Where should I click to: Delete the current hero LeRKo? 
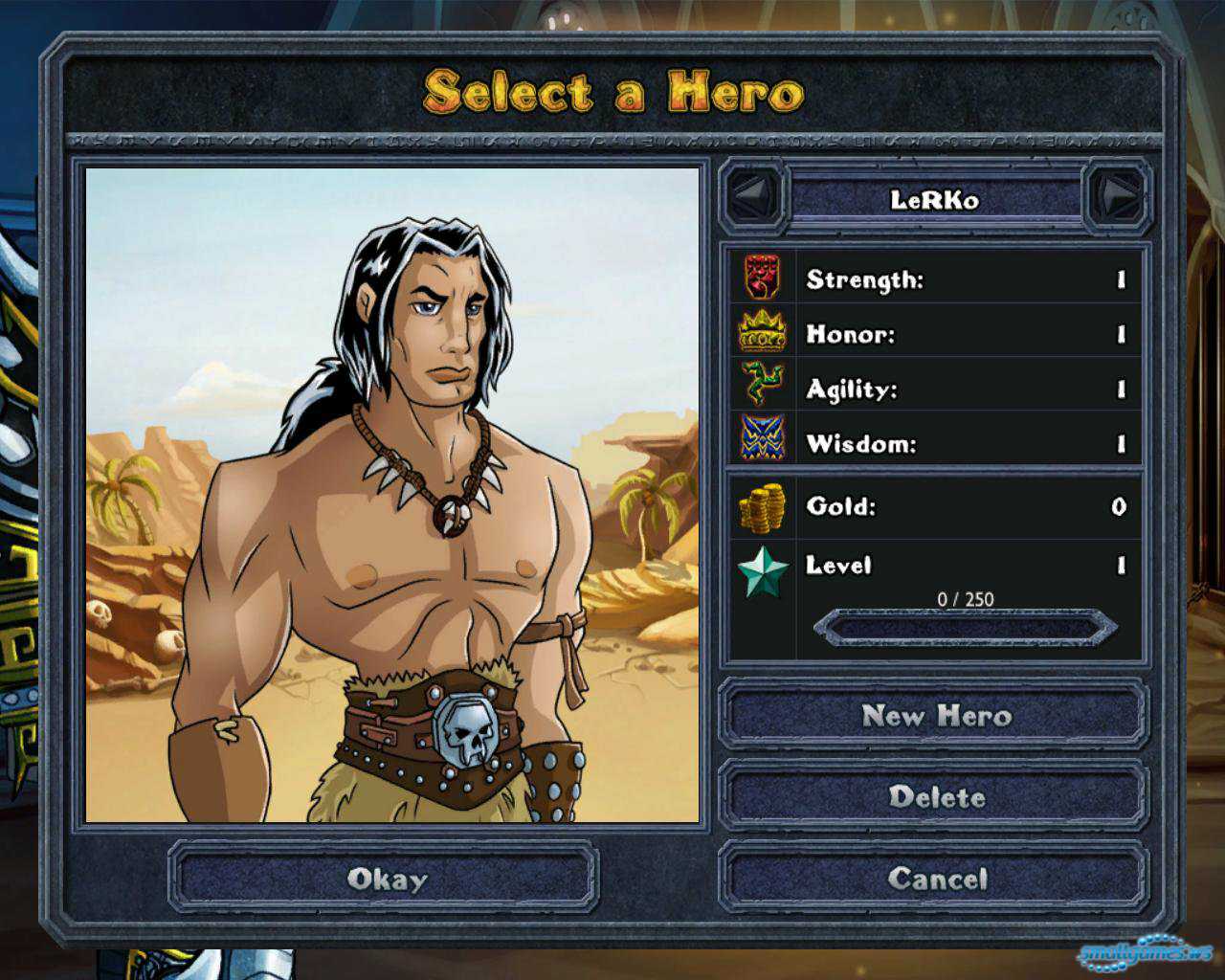click(x=935, y=797)
